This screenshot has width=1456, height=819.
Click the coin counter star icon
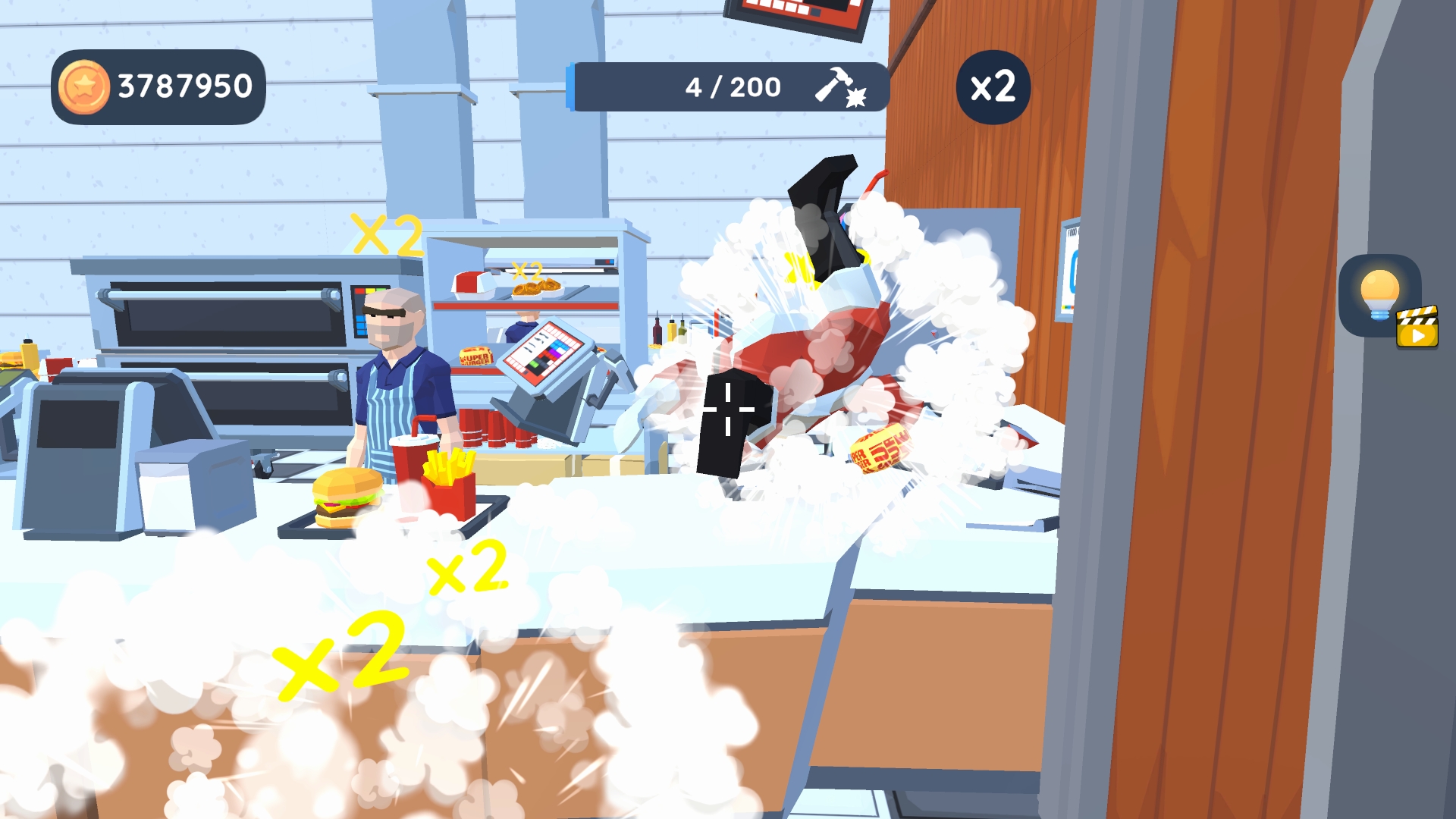(x=83, y=85)
